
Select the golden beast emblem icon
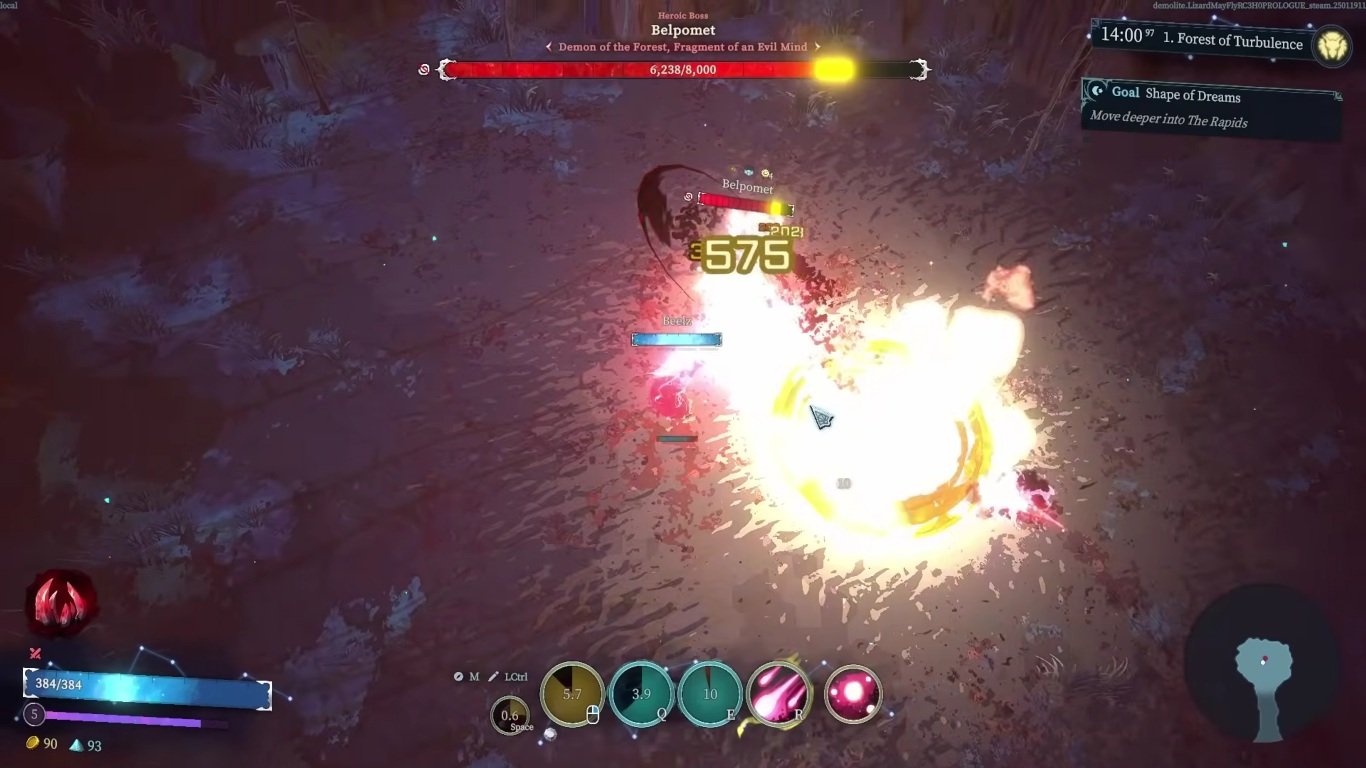(x=1332, y=45)
